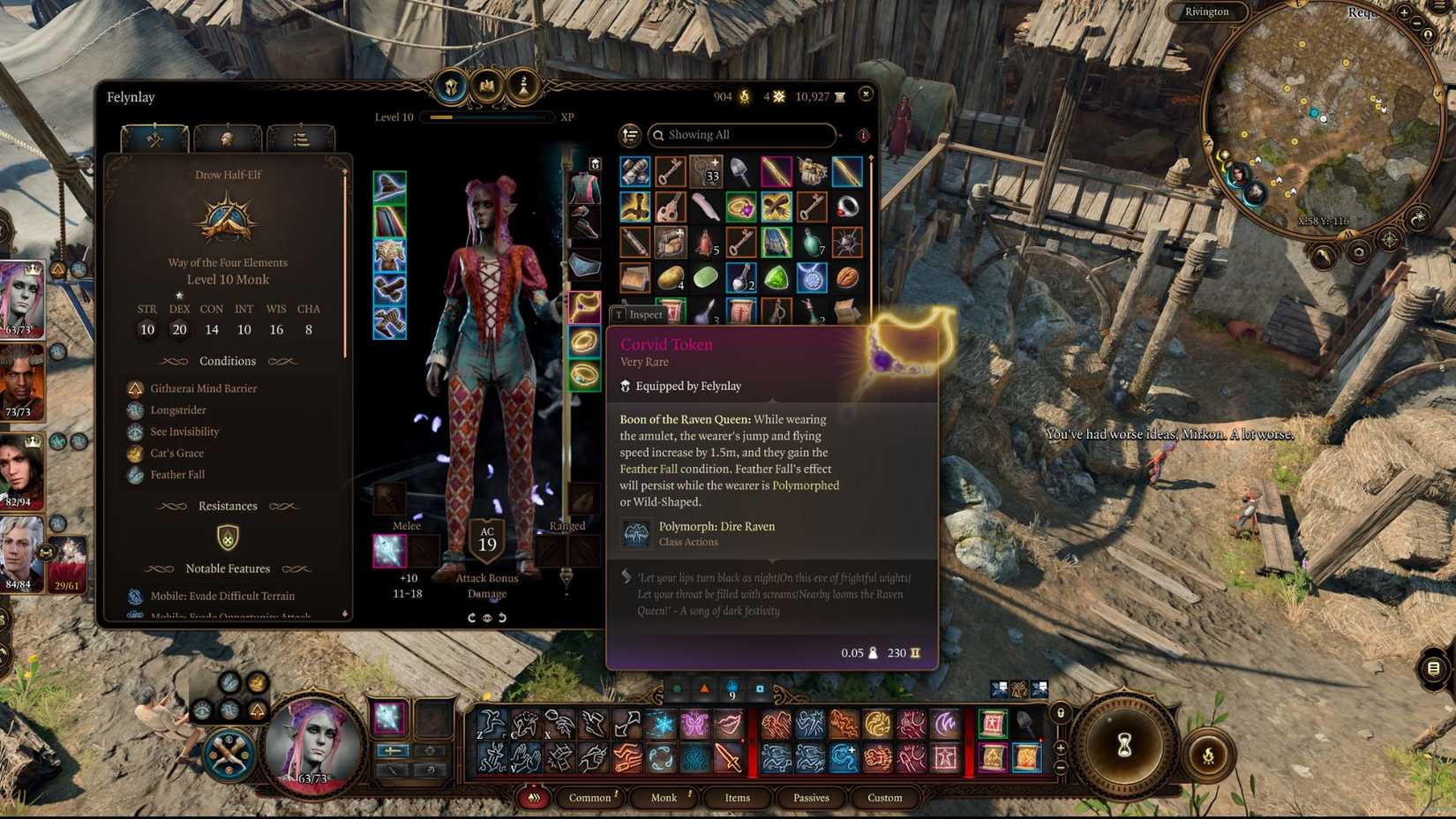
Task: Switch to the Monk hotbar tab
Action: pos(664,797)
